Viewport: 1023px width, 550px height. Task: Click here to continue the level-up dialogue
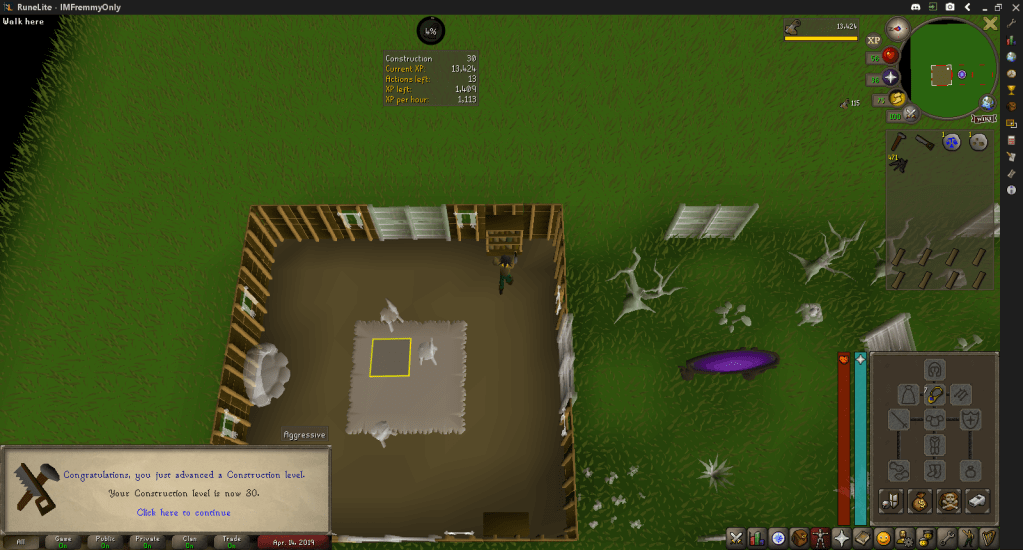coord(183,512)
